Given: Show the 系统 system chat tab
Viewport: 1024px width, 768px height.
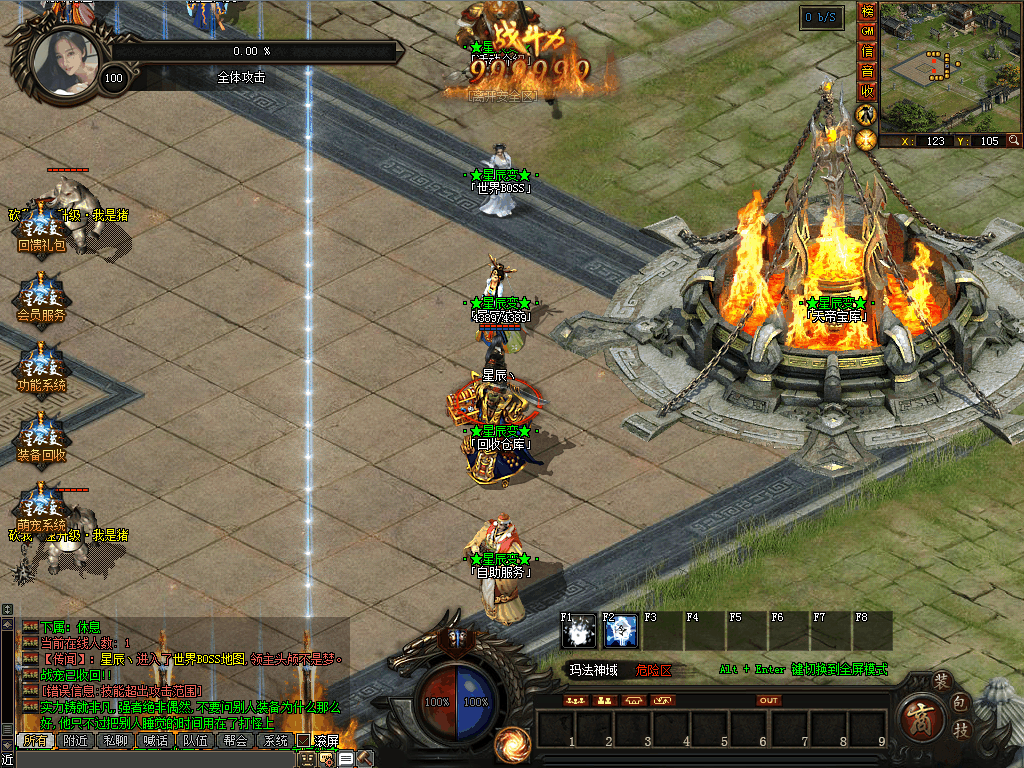Looking at the screenshot, I should pos(274,741).
